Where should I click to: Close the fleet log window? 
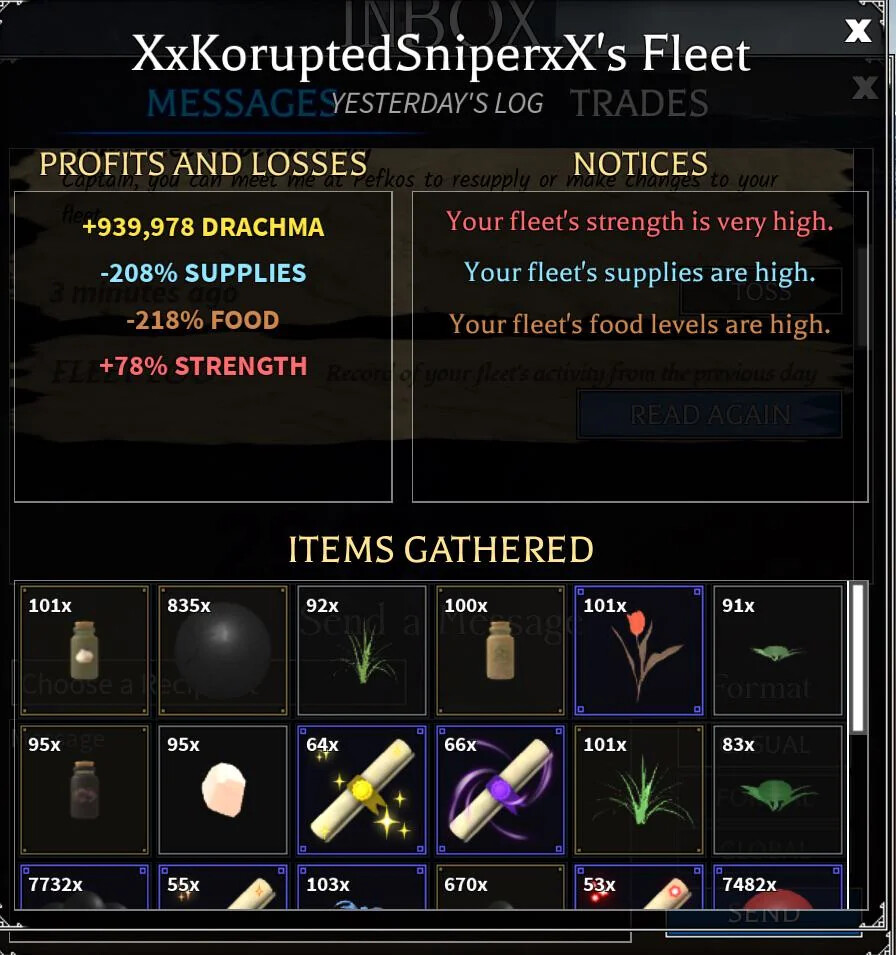(857, 31)
